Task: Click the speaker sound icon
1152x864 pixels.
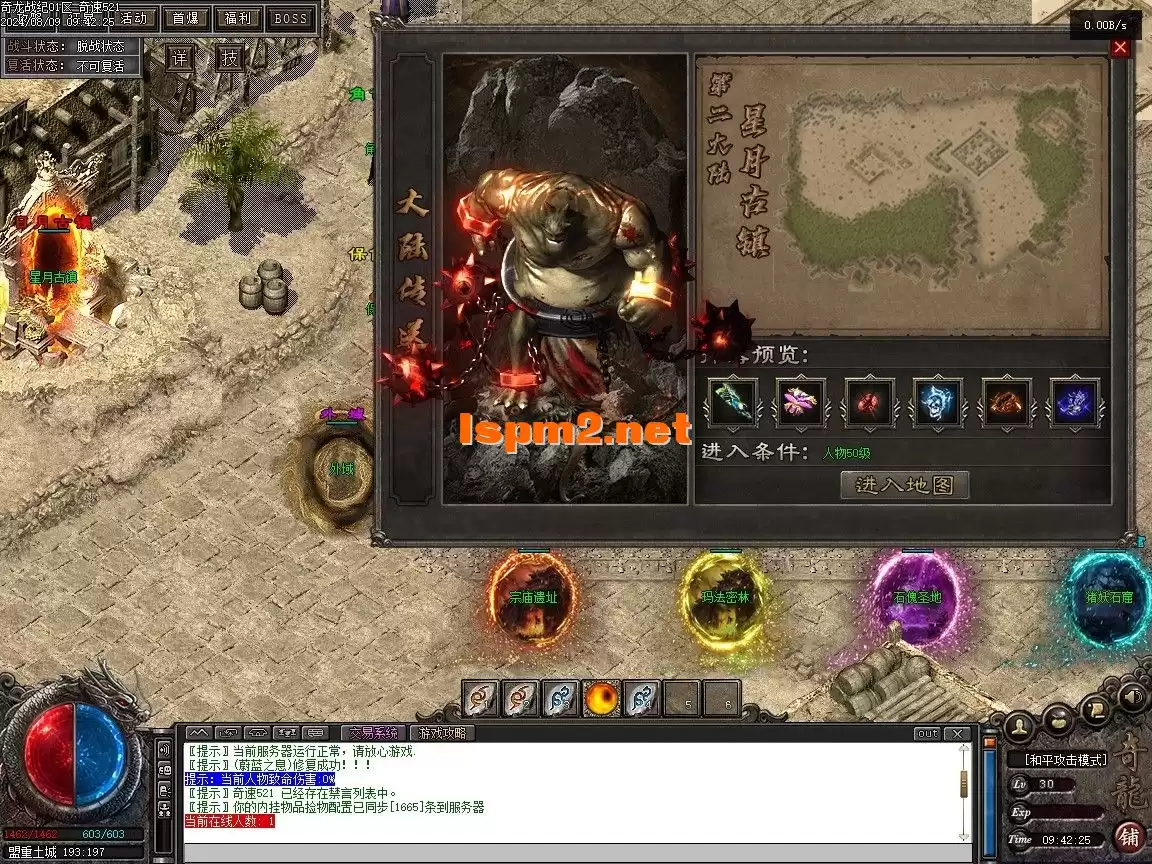Action: (x=1132, y=695)
